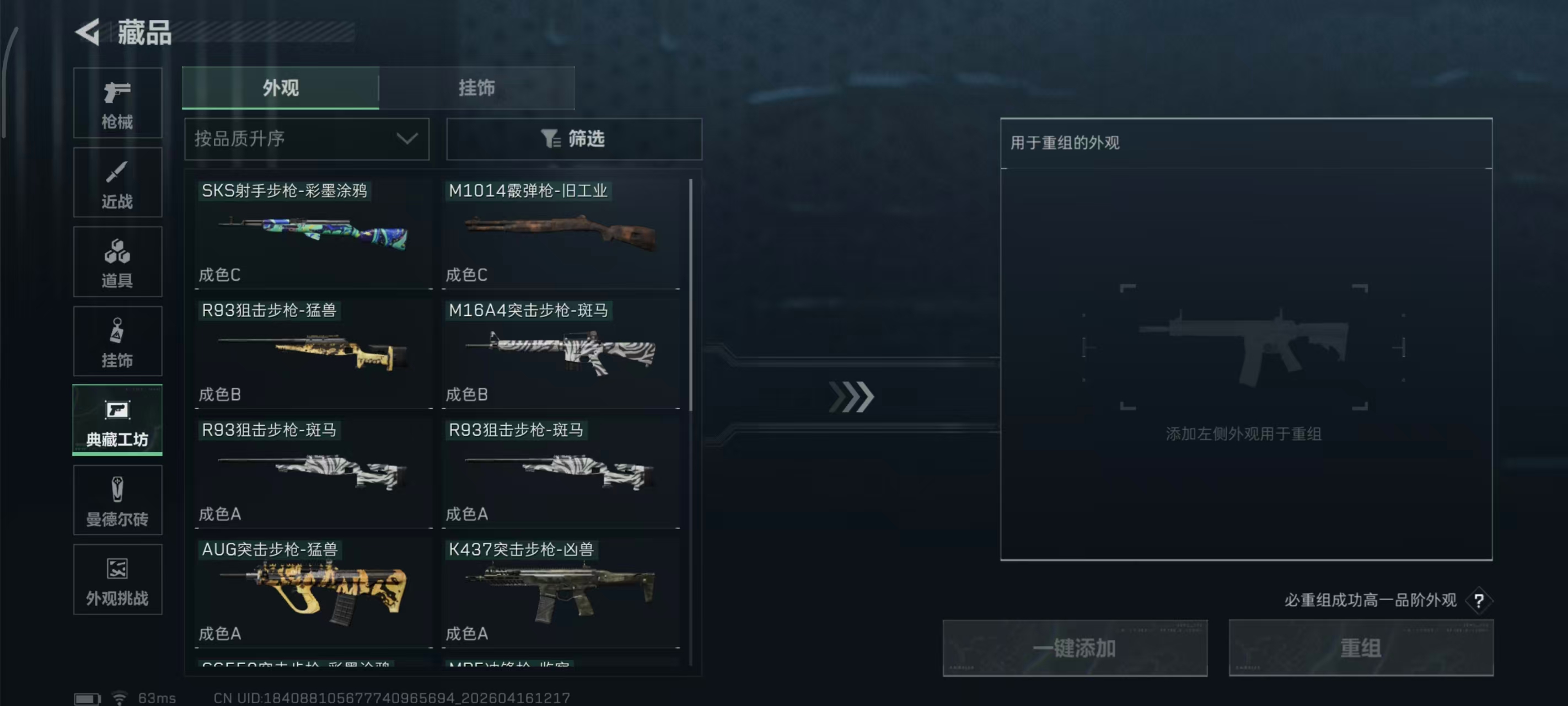This screenshot has height=706, width=1568.
Task: Switch to the 挂饰 tab
Action: click(x=477, y=88)
